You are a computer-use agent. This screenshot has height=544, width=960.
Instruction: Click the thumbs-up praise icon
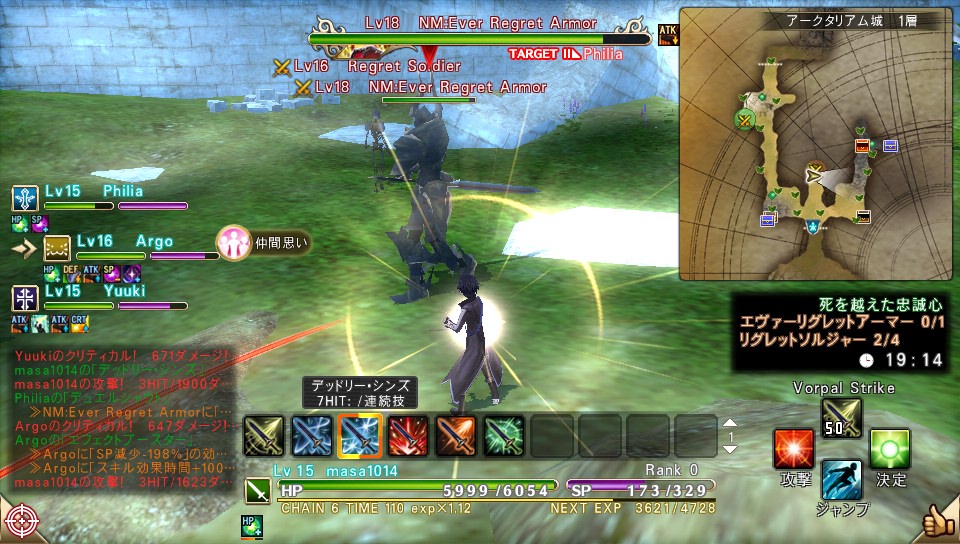(936, 520)
